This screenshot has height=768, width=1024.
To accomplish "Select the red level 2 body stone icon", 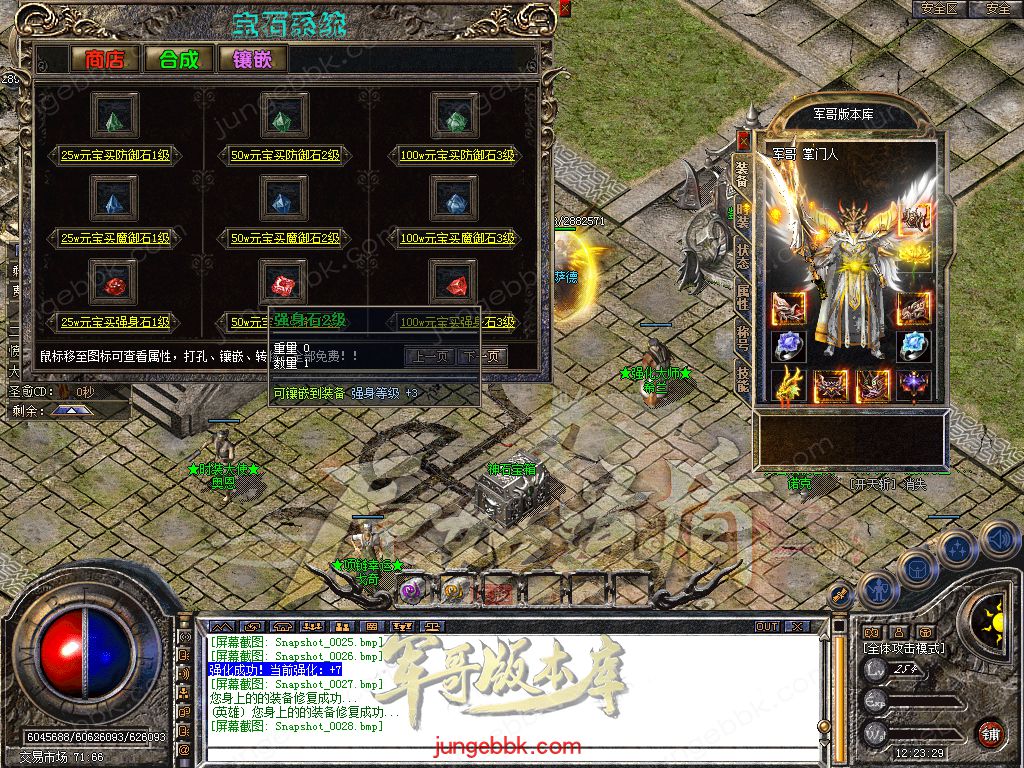I will pyautogui.click(x=284, y=285).
